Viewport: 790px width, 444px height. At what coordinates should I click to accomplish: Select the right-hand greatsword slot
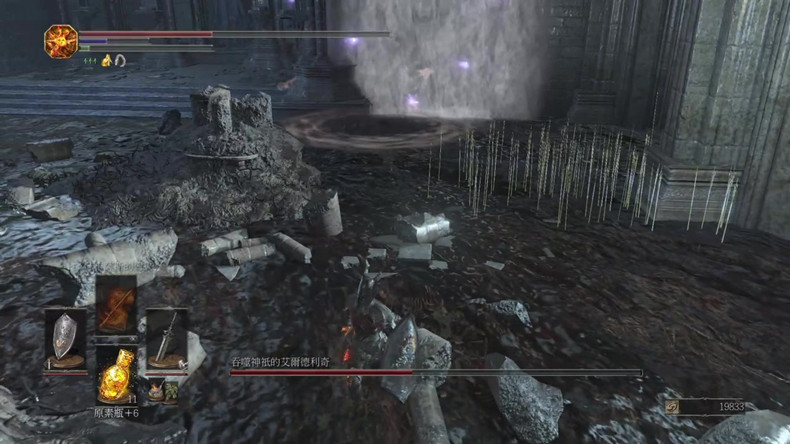click(x=166, y=338)
